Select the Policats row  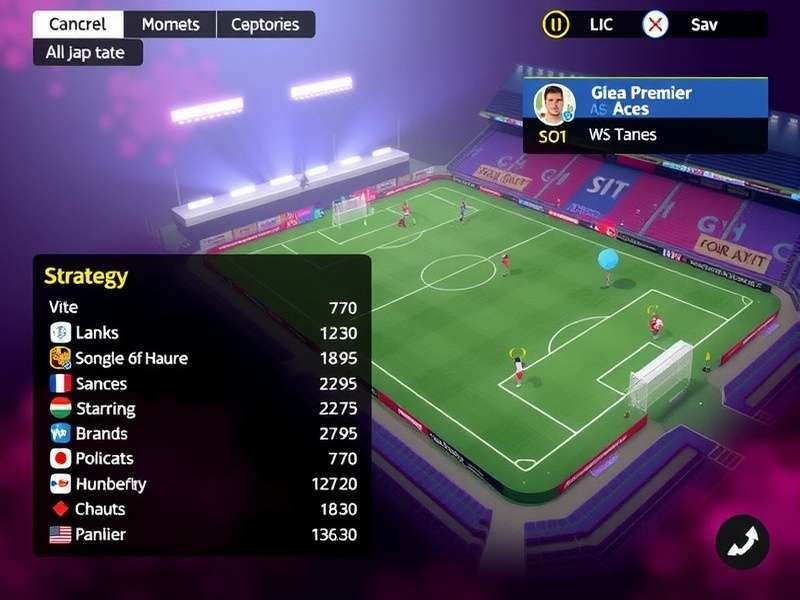202,458
